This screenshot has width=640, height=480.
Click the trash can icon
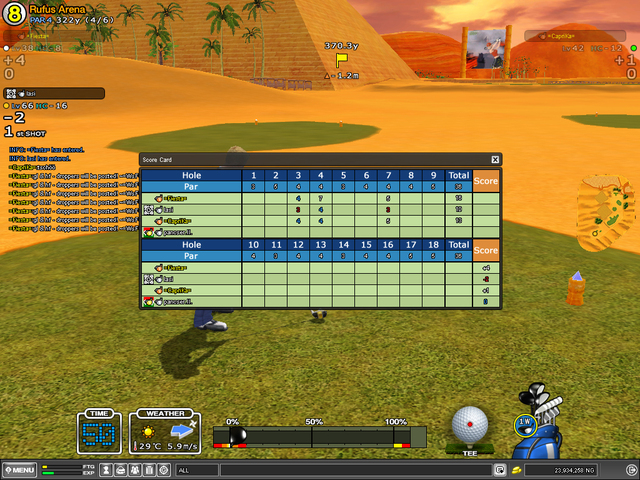click(149, 469)
